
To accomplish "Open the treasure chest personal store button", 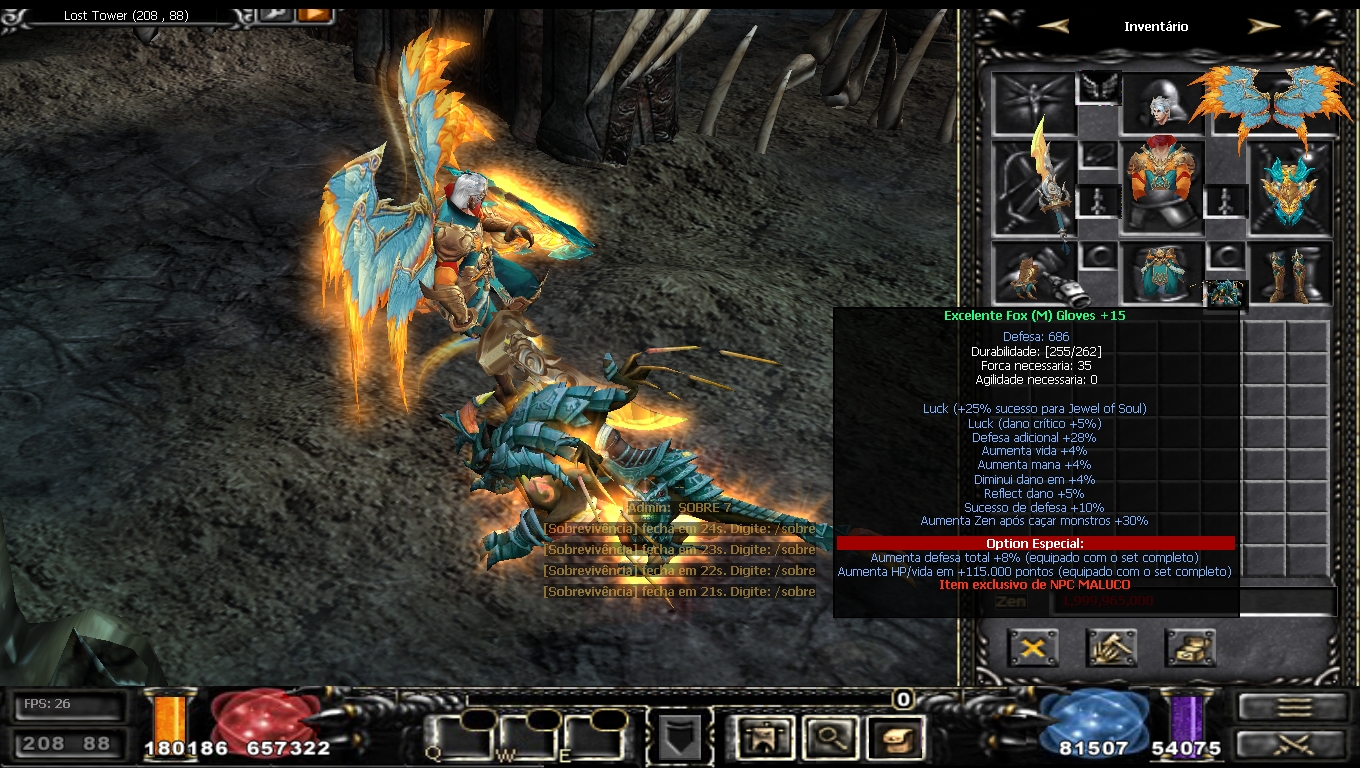I will tap(1190, 648).
